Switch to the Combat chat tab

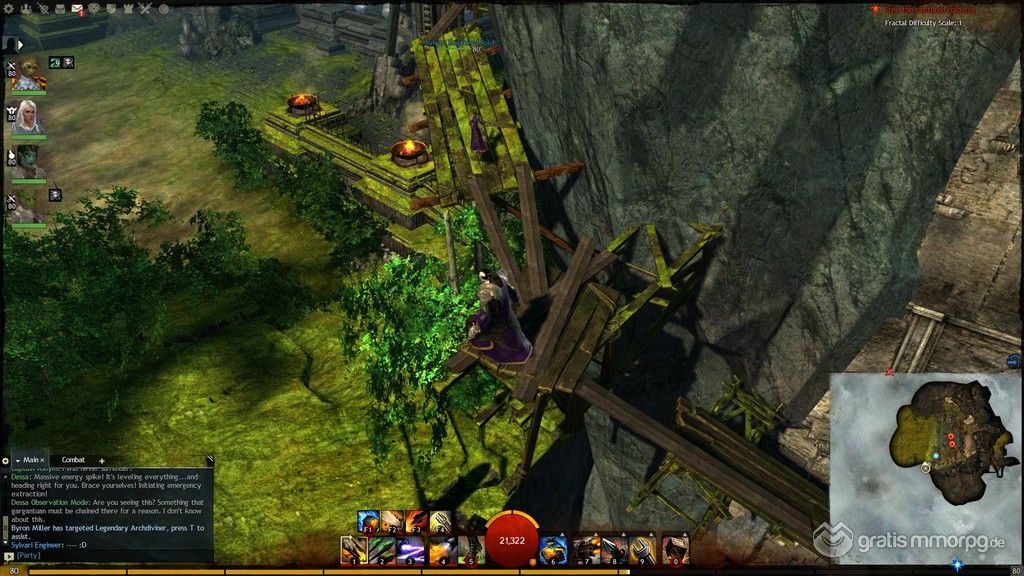pos(71,460)
